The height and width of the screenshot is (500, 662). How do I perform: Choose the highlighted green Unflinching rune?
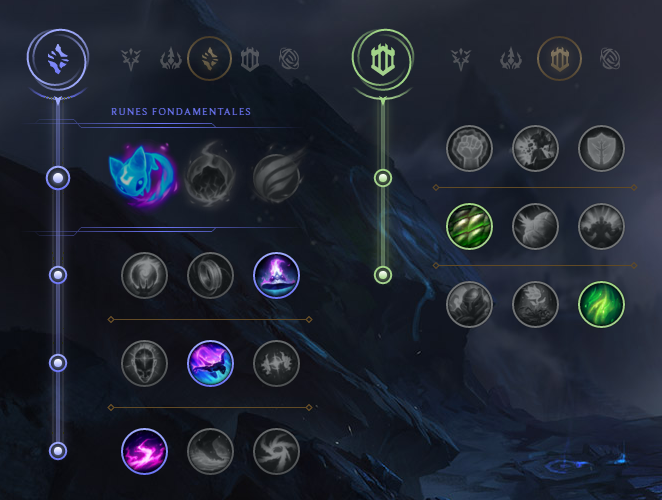point(601,304)
